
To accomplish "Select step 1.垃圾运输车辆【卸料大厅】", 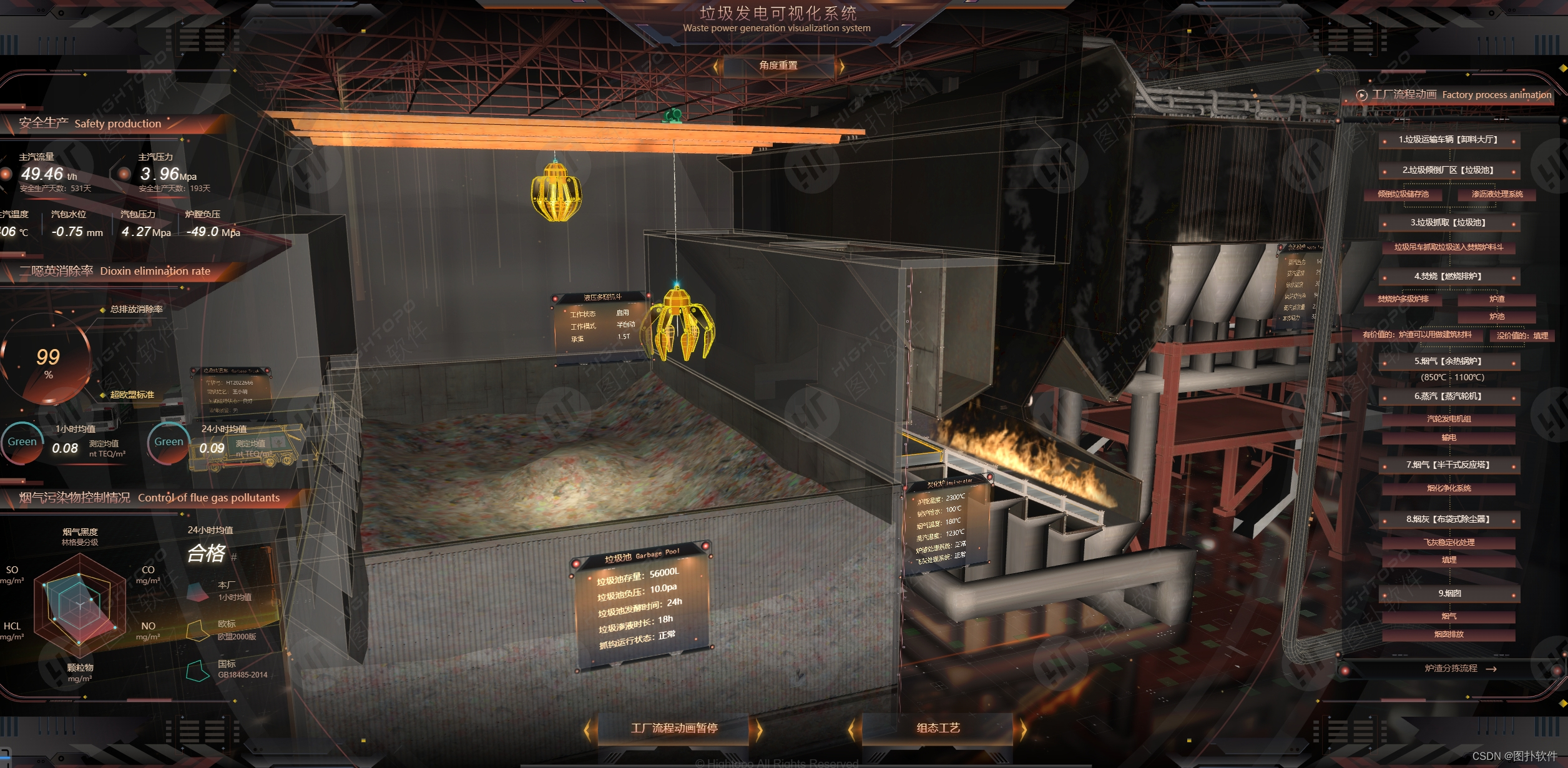I will pos(1448,140).
